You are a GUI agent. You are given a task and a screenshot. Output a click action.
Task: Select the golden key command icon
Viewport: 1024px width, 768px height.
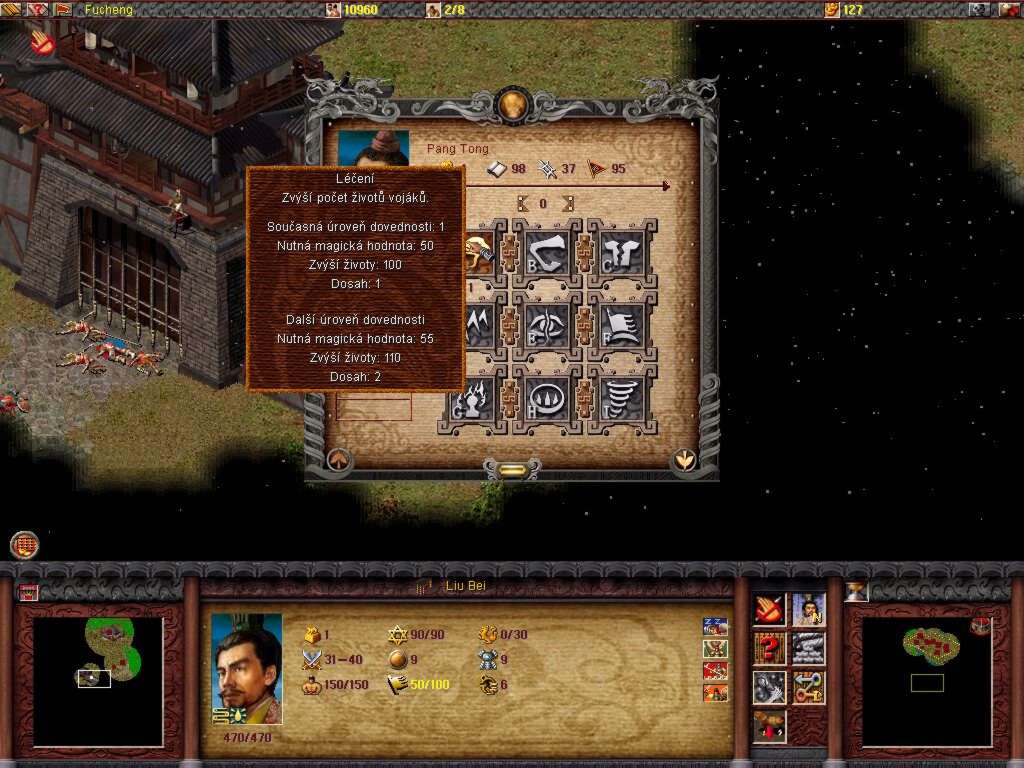(x=809, y=688)
